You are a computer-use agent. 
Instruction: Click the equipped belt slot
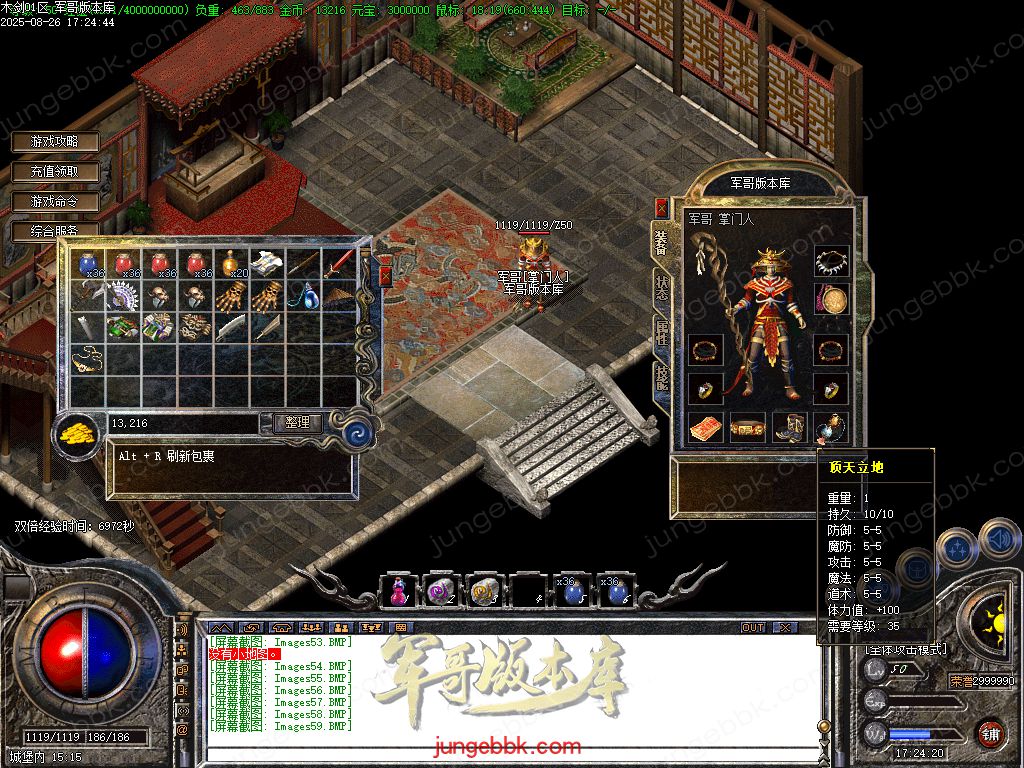coord(747,428)
